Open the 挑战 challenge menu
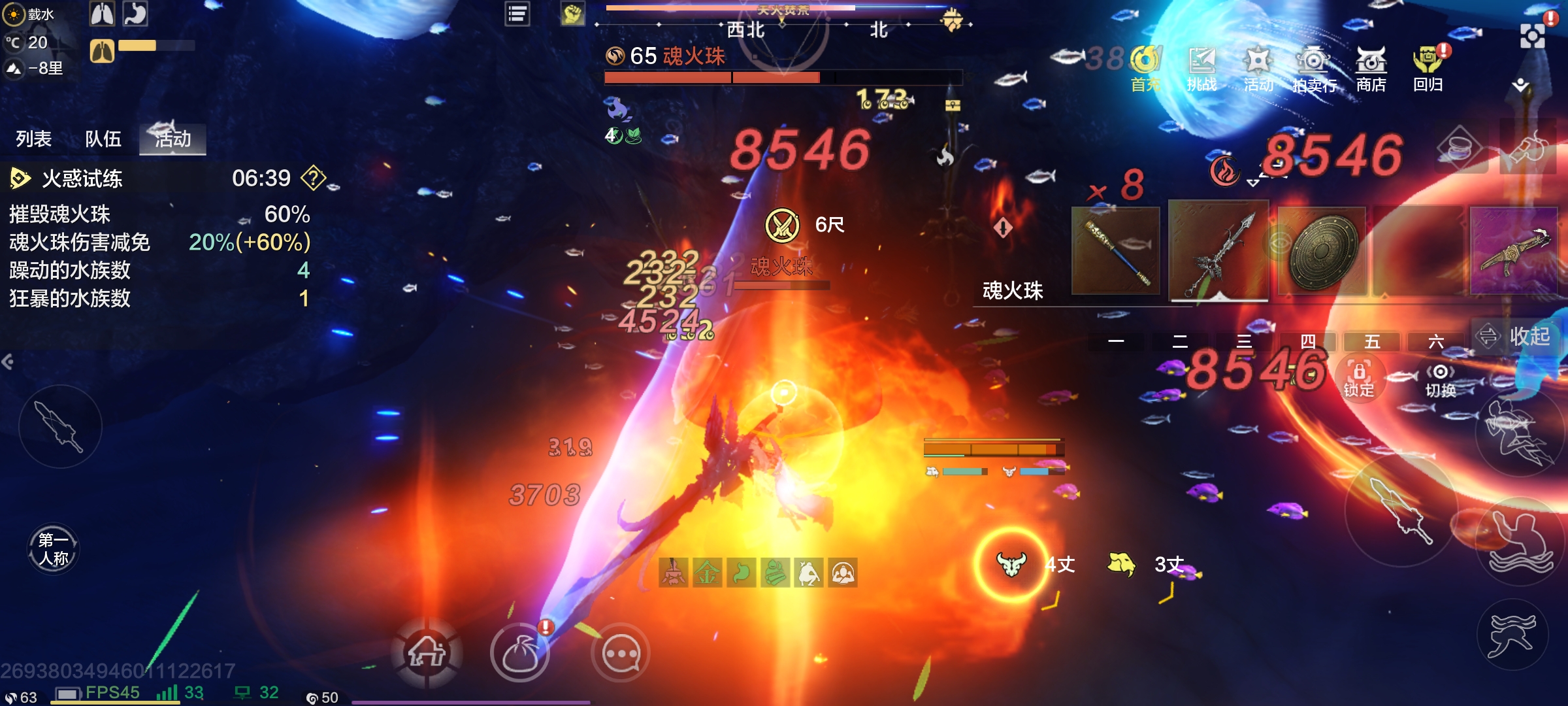This screenshot has width=1568, height=706. 1202,67
